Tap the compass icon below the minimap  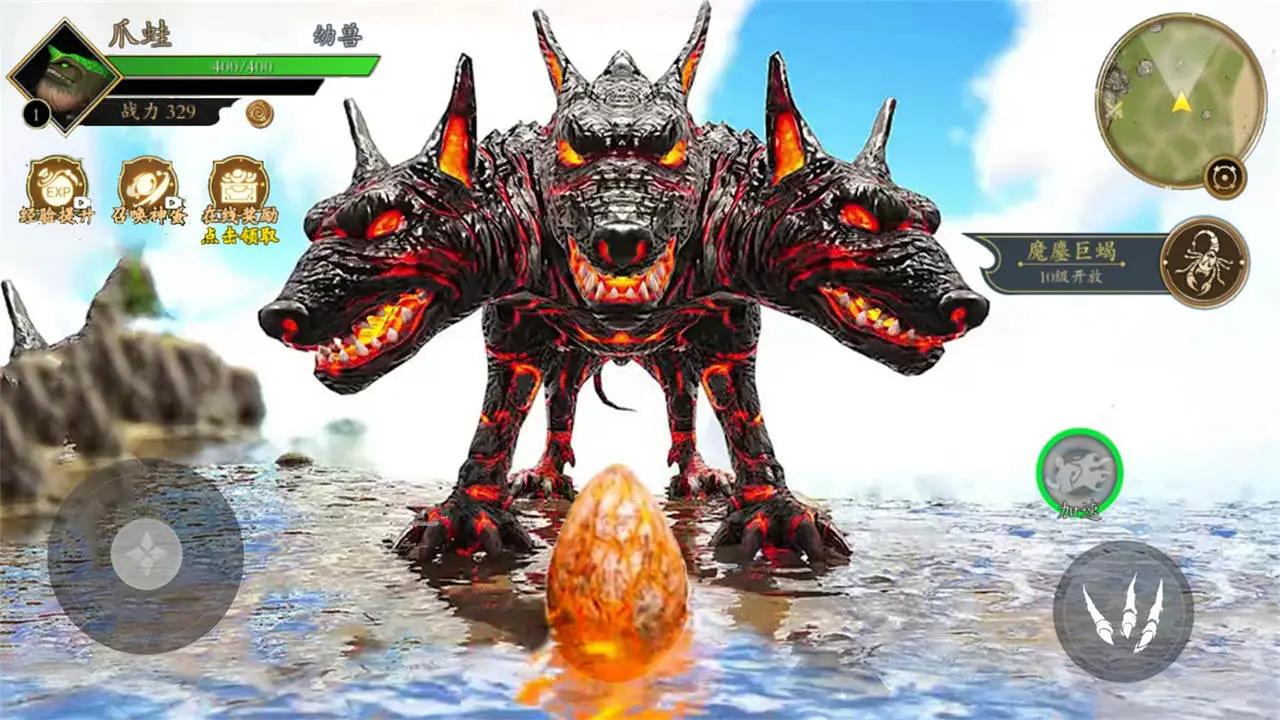click(1225, 177)
